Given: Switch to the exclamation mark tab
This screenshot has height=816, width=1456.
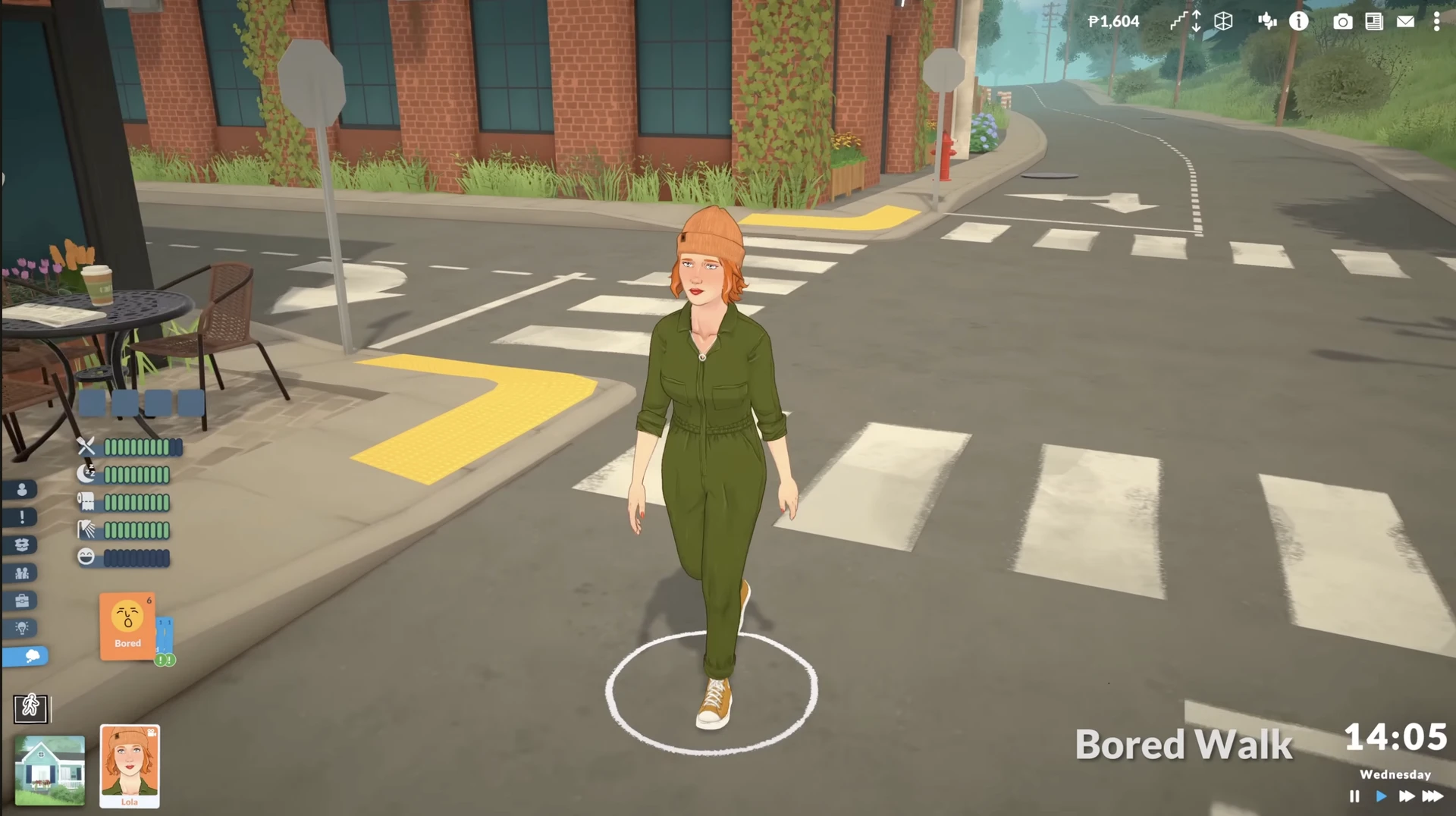Looking at the screenshot, I should click(x=22, y=517).
